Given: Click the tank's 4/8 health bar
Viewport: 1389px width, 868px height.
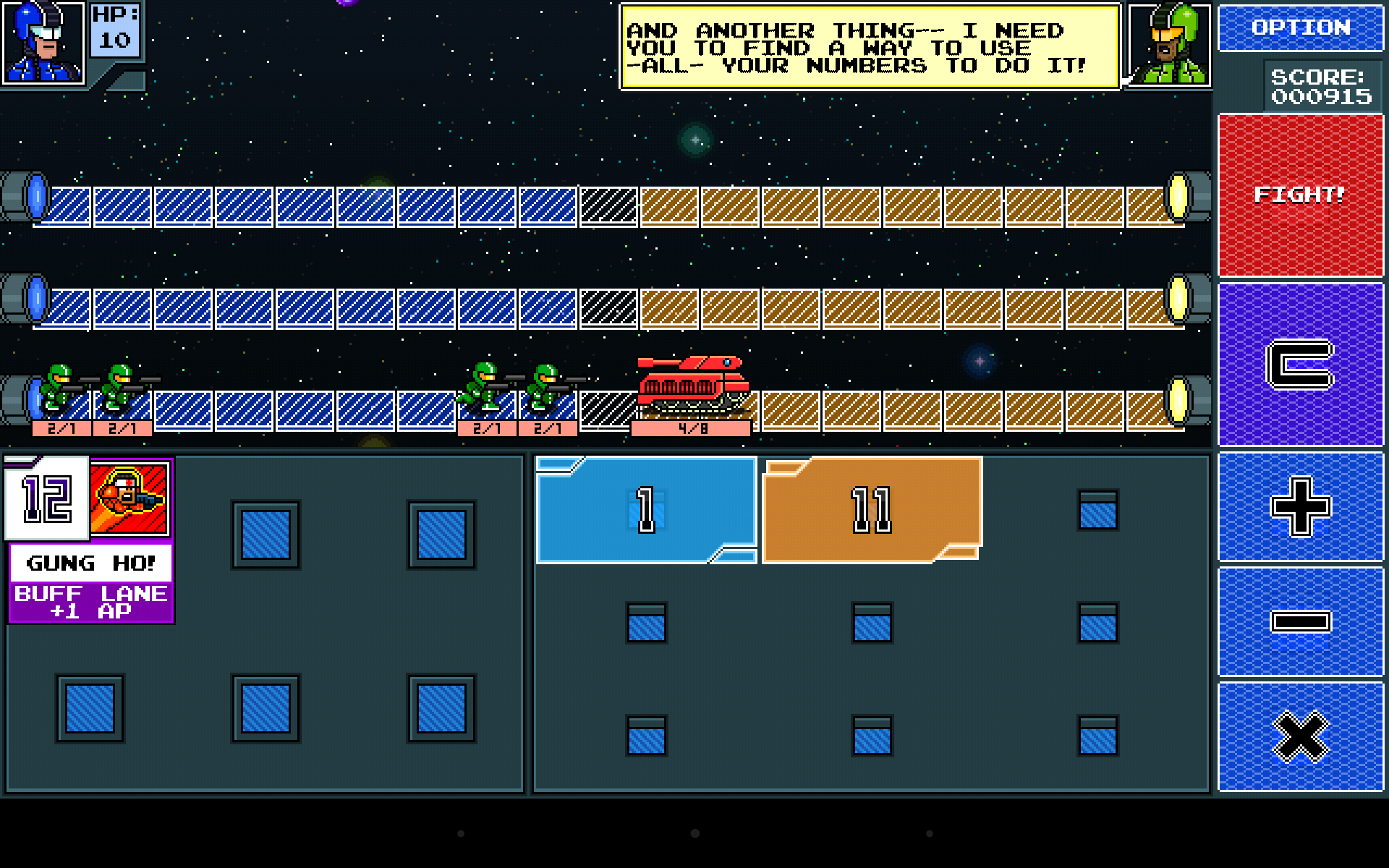Looking at the screenshot, I should pos(691,426).
